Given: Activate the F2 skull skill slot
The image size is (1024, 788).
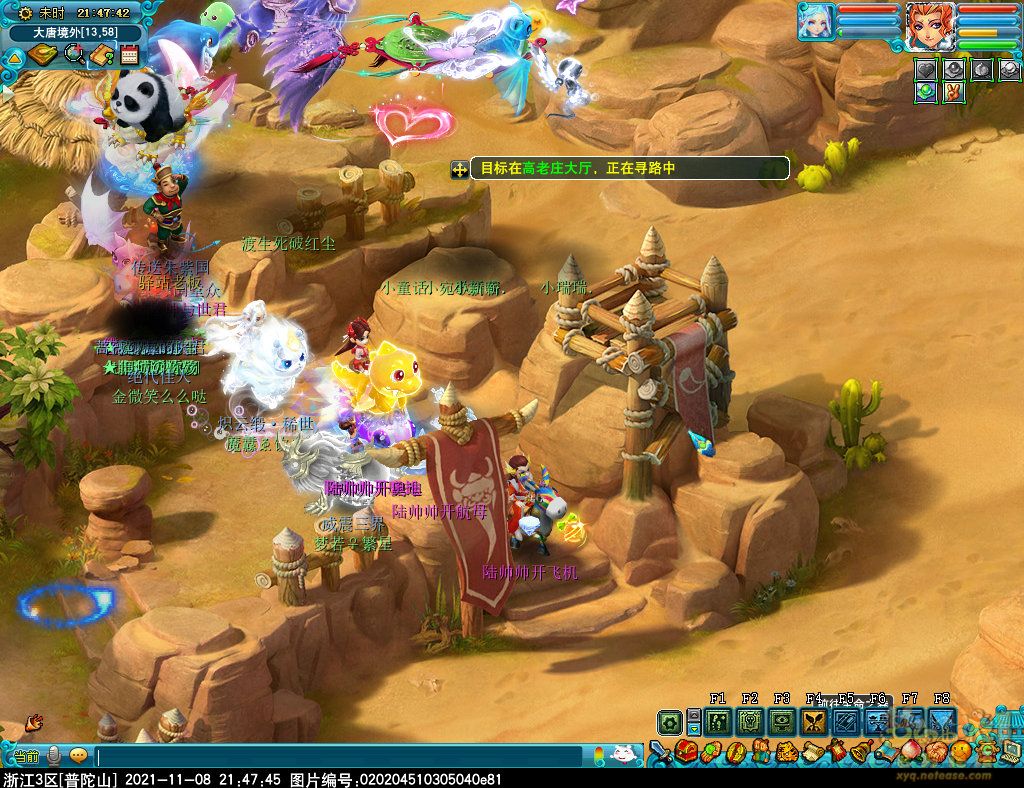Looking at the screenshot, I should 749,722.
